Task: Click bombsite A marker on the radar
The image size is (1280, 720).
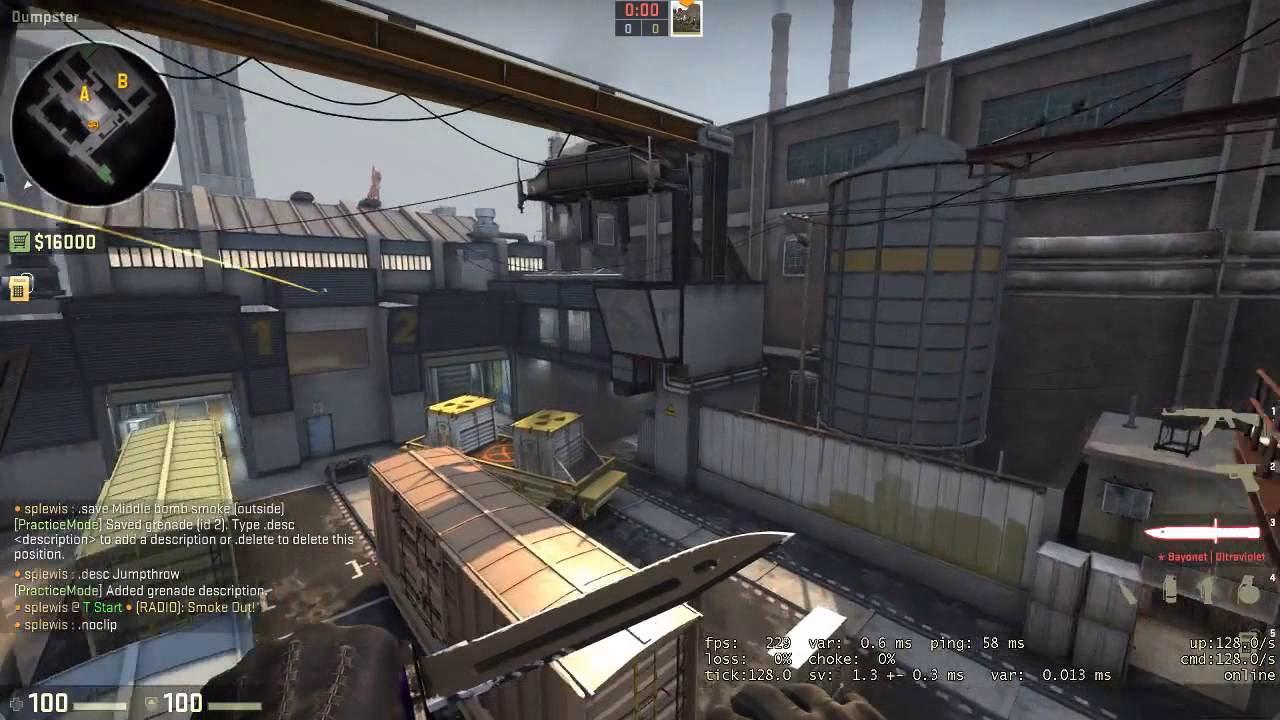Action: tap(84, 90)
